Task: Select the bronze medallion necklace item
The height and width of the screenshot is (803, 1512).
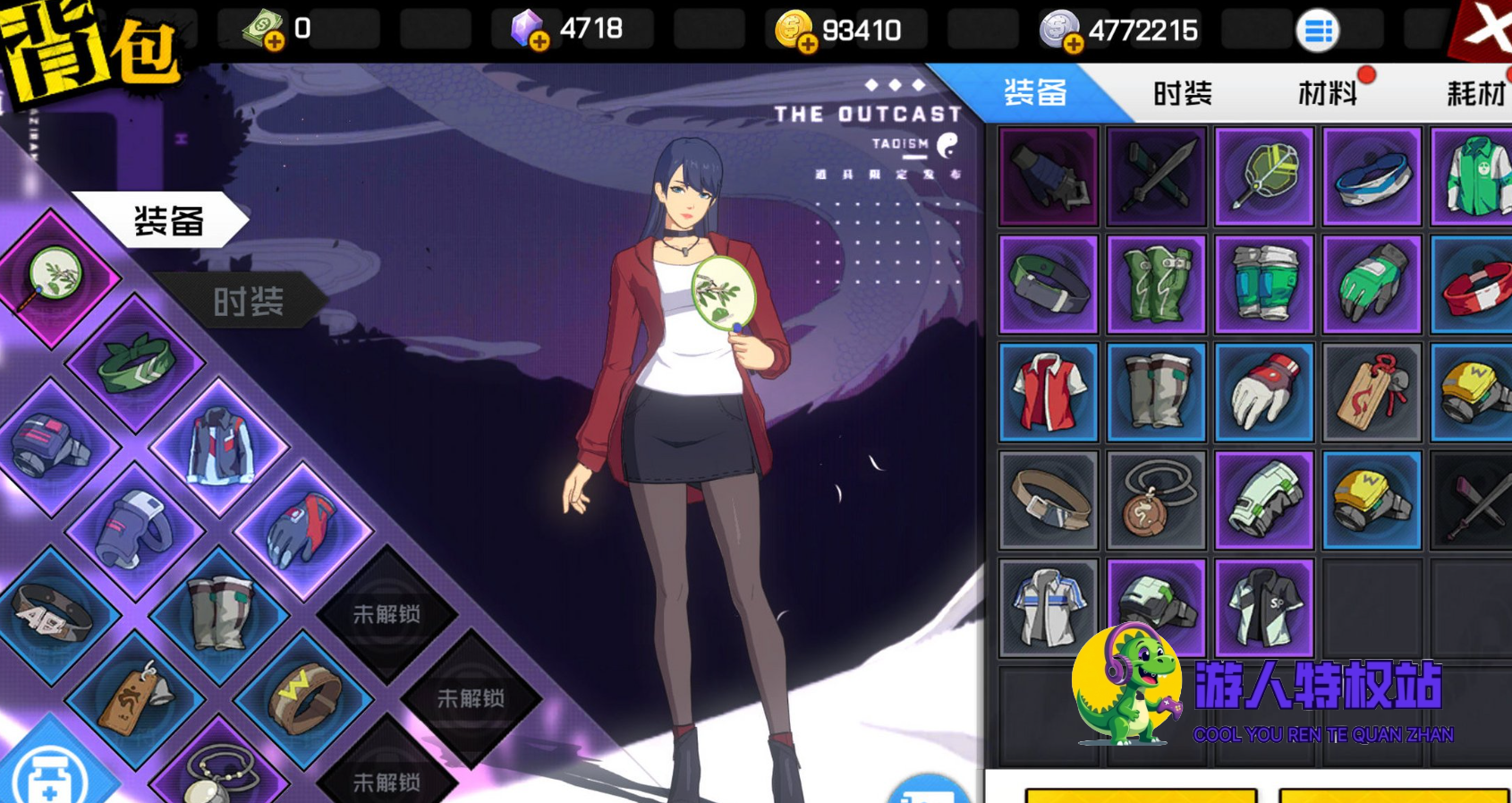Action: 1156,500
